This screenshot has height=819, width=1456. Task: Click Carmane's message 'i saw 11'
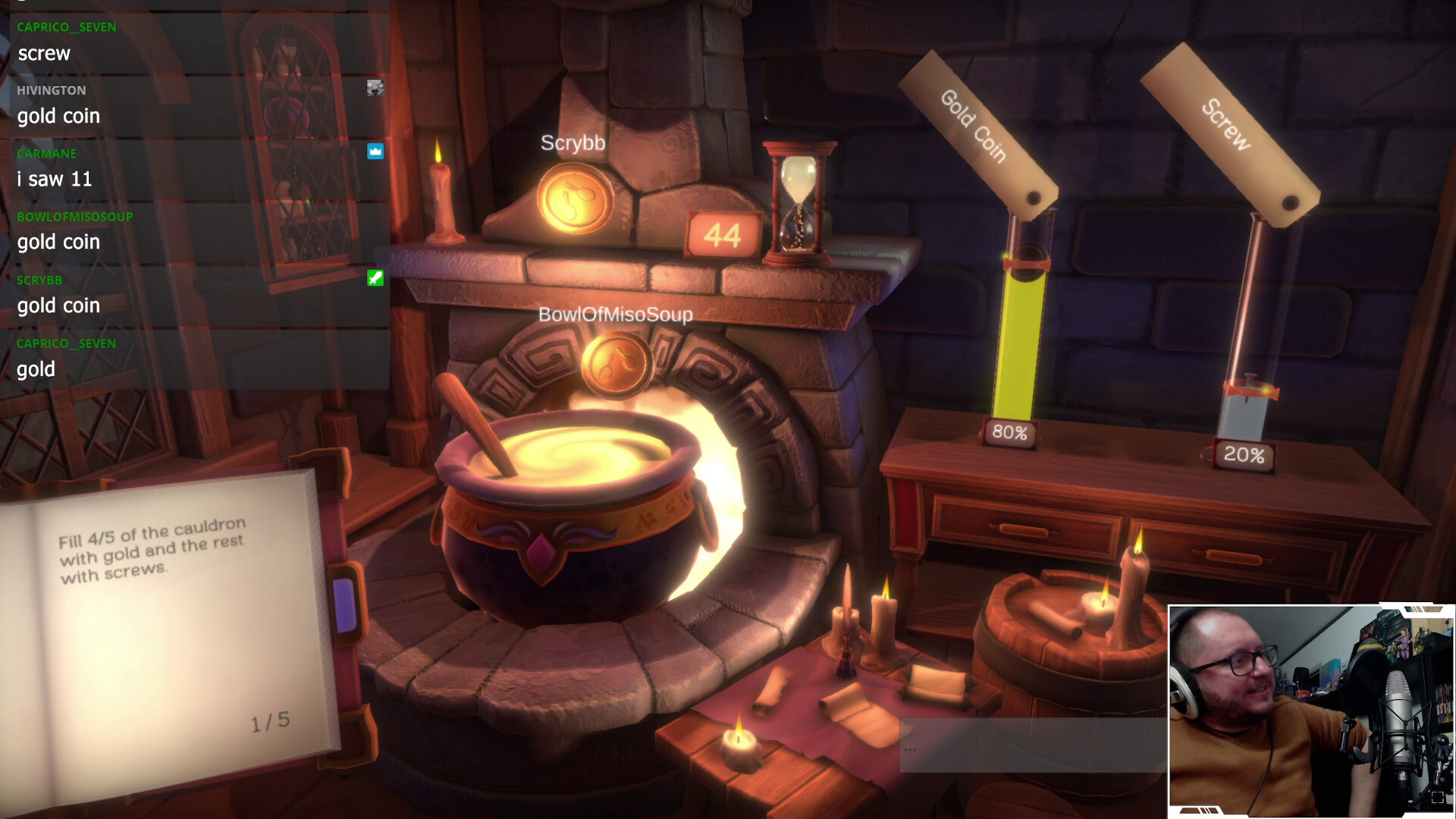click(54, 179)
